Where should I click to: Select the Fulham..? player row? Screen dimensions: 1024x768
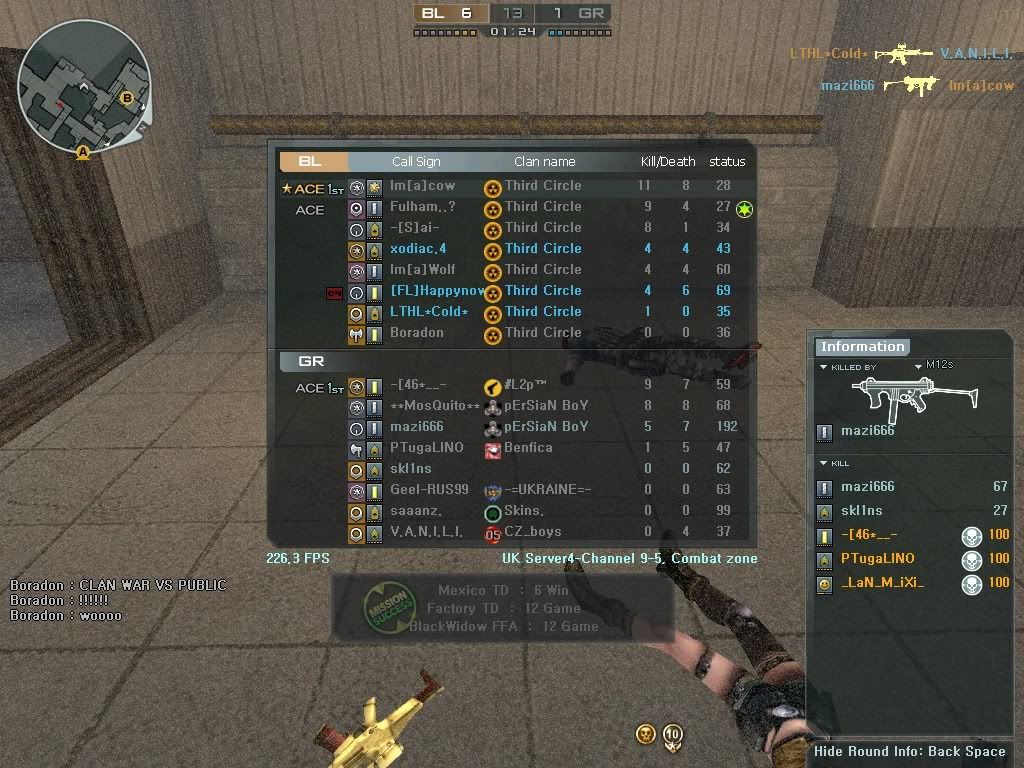coord(512,207)
